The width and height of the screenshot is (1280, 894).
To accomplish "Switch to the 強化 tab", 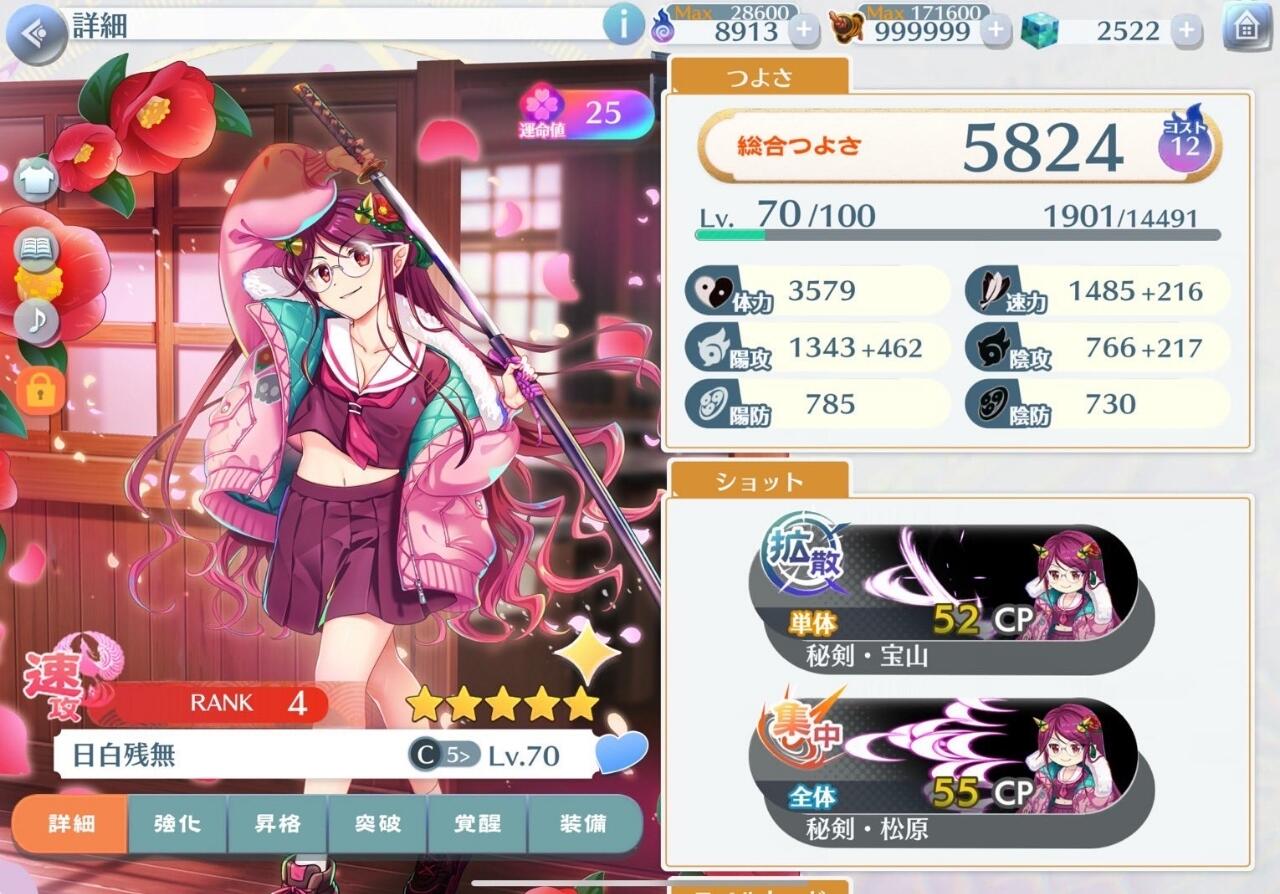I will [x=178, y=825].
